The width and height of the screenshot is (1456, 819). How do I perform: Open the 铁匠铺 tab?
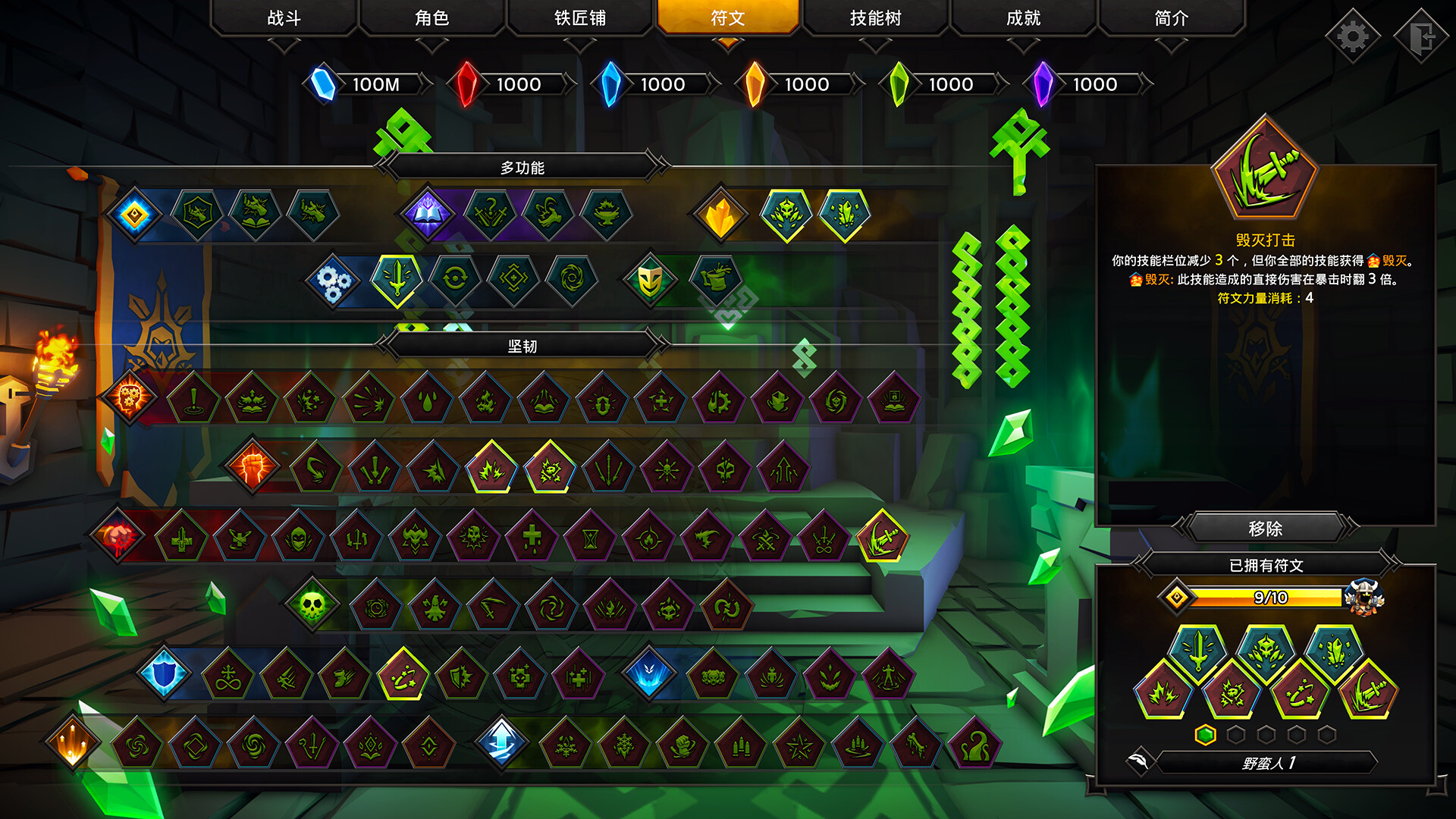[579, 17]
